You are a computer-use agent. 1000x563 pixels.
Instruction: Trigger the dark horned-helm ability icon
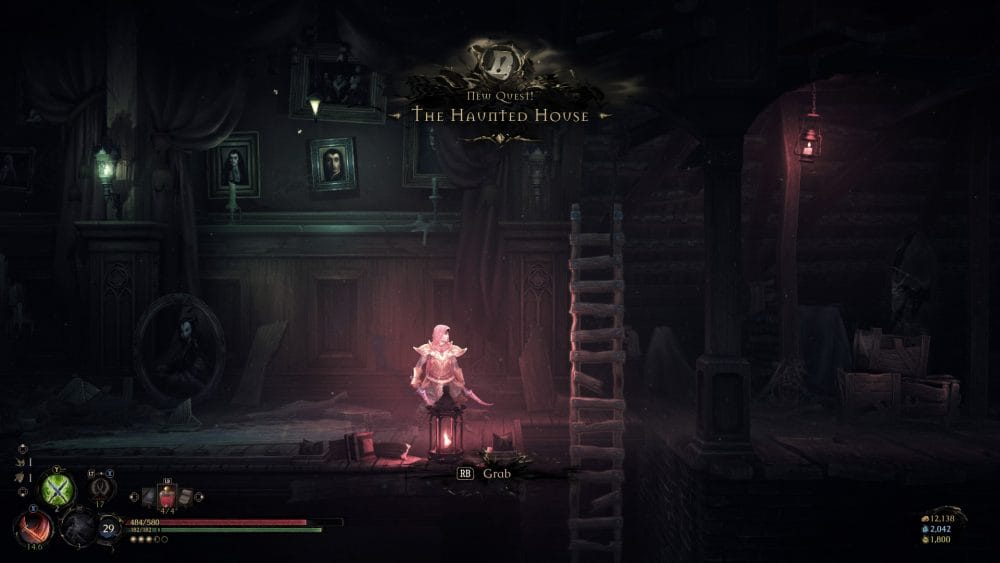coord(100,487)
